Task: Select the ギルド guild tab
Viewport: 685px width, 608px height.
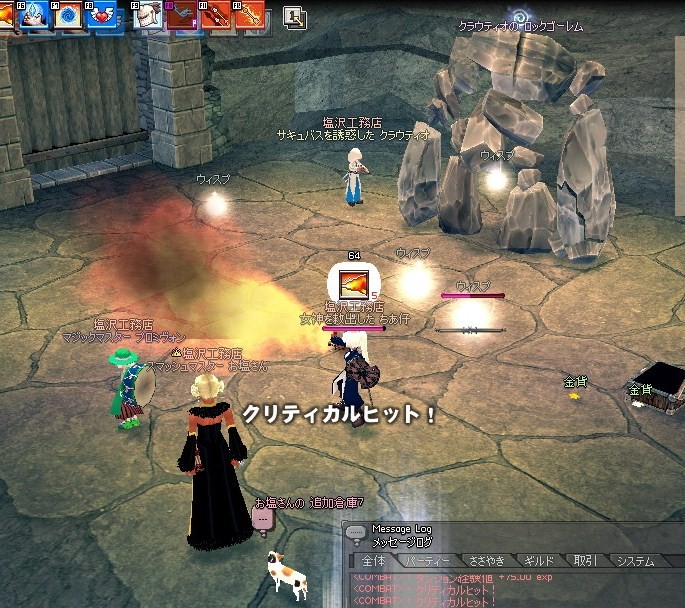Action: (540, 561)
